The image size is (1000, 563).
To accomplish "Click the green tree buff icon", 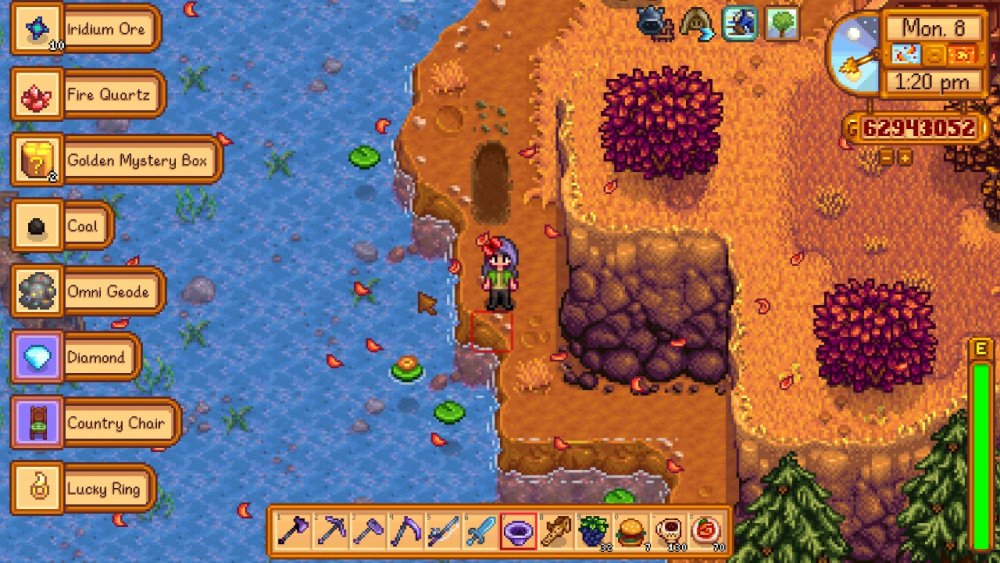I will pos(782,22).
